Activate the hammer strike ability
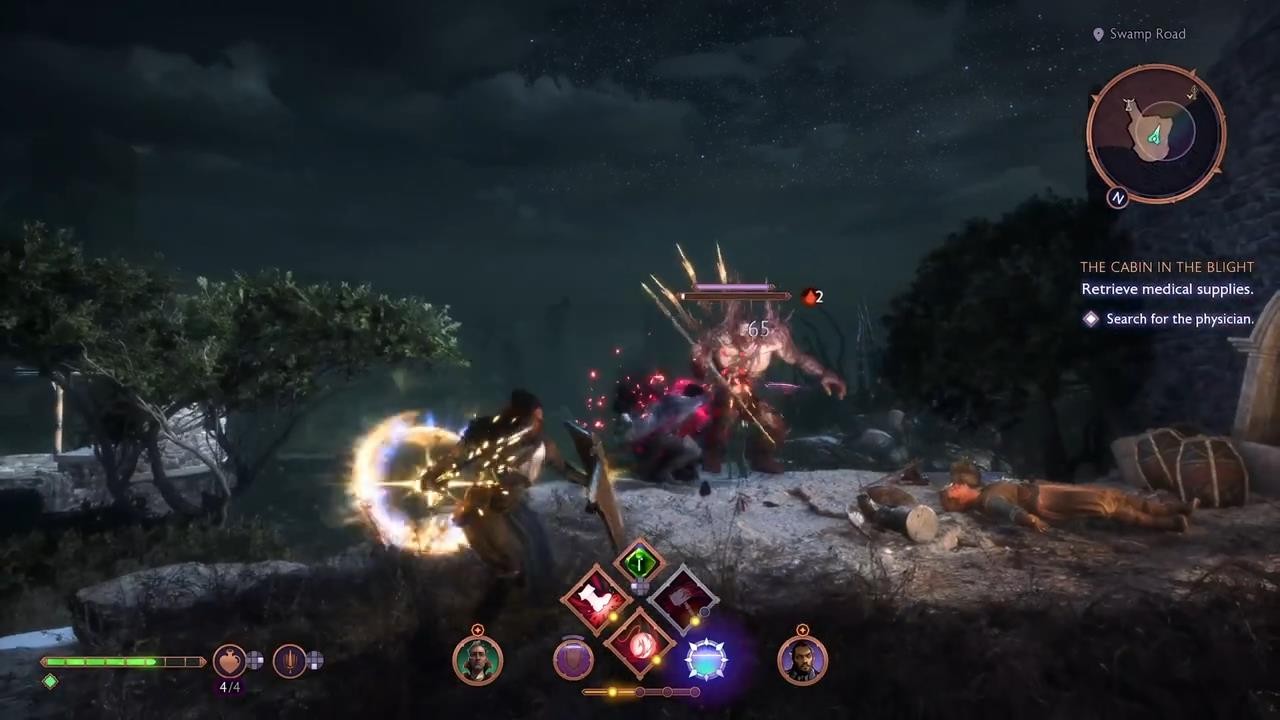 pyautogui.click(x=684, y=599)
